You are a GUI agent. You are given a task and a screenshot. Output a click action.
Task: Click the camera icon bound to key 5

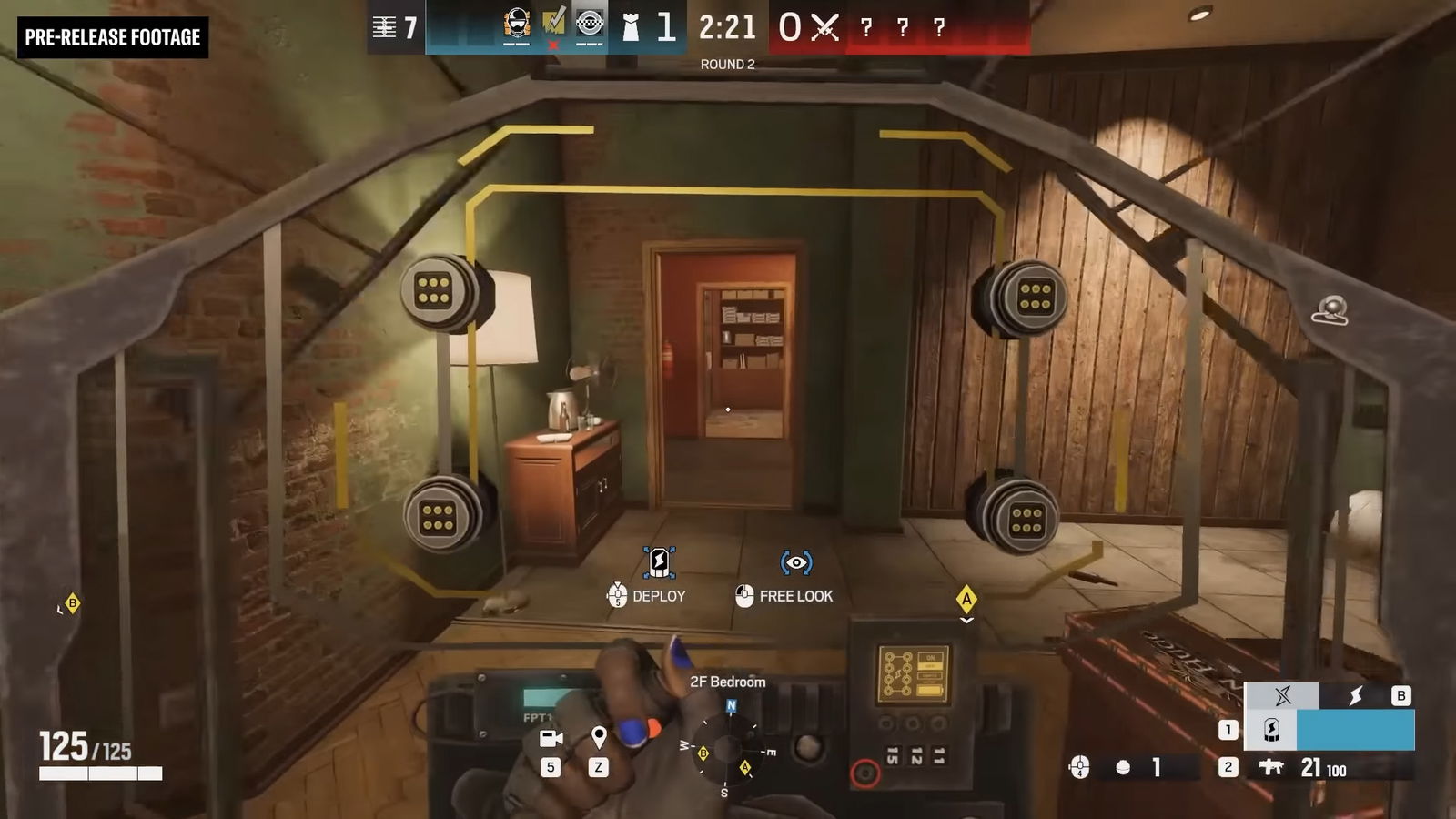[551, 737]
